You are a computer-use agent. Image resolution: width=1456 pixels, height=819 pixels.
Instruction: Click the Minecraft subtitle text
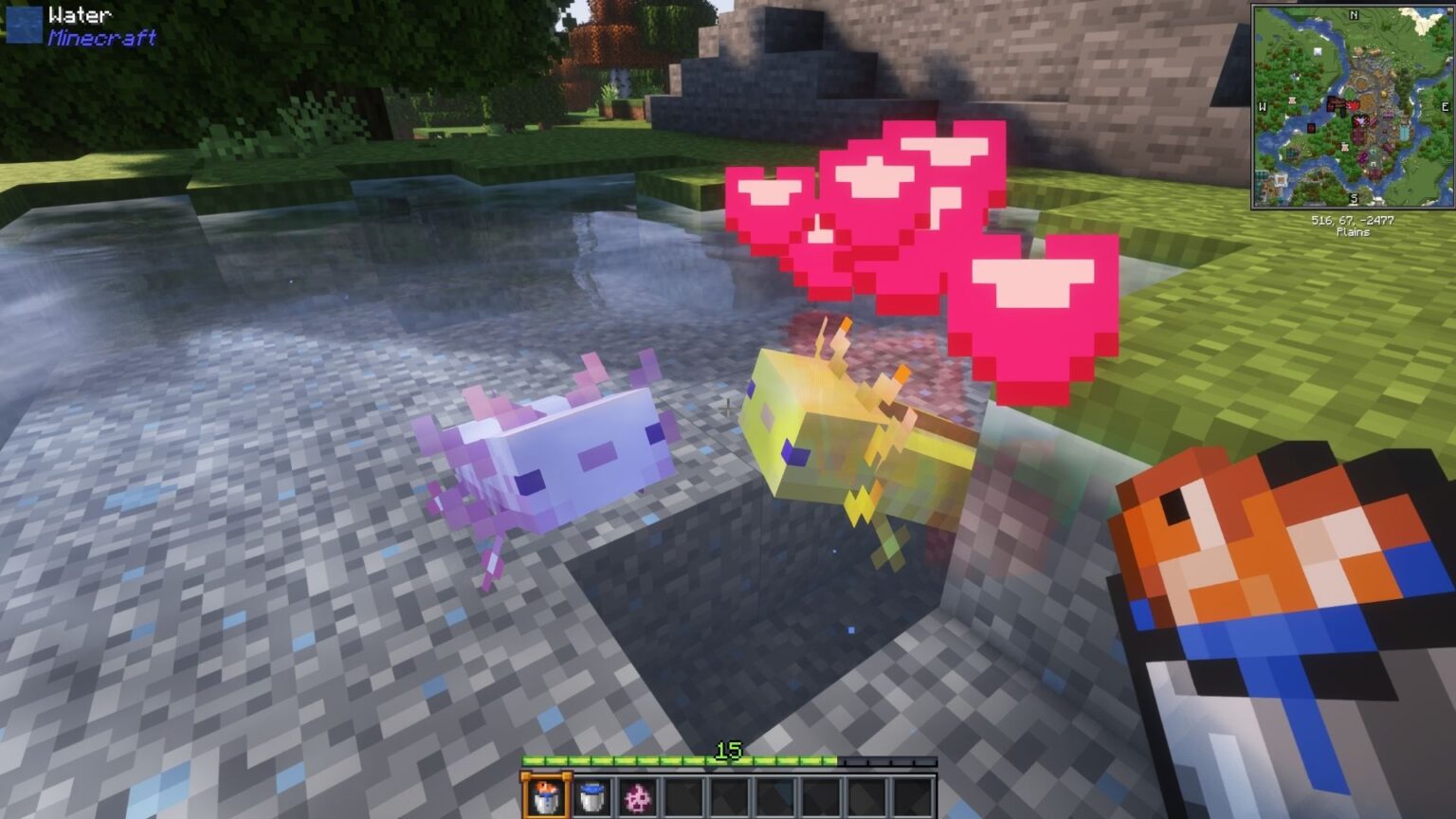[x=100, y=39]
